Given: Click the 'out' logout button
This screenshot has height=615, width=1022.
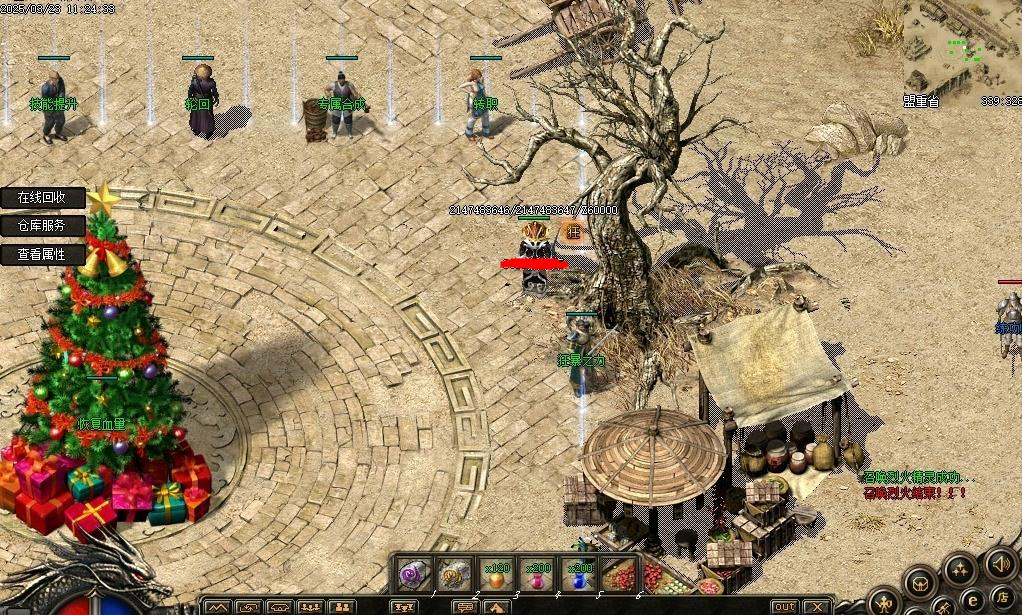Looking at the screenshot, I should tap(785, 607).
